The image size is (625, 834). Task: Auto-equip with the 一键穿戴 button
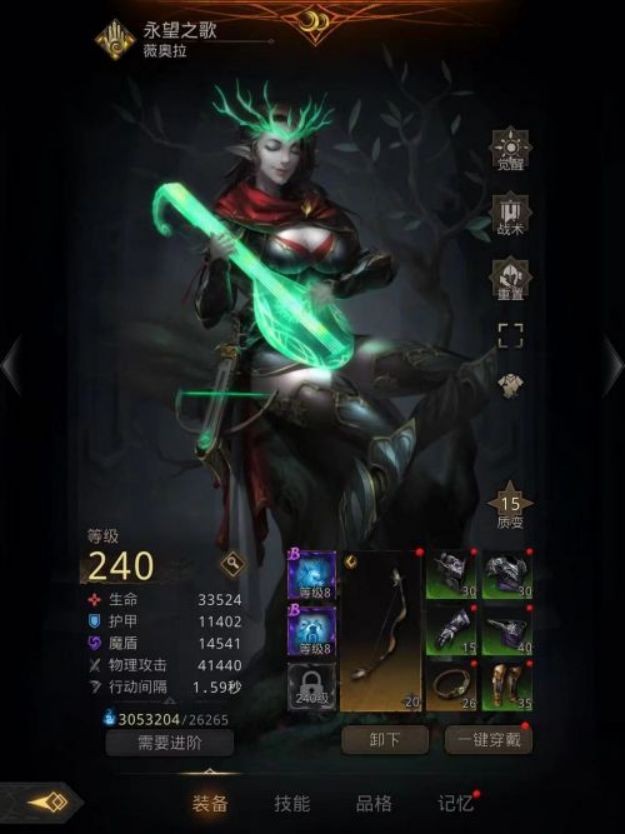click(489, 741)
